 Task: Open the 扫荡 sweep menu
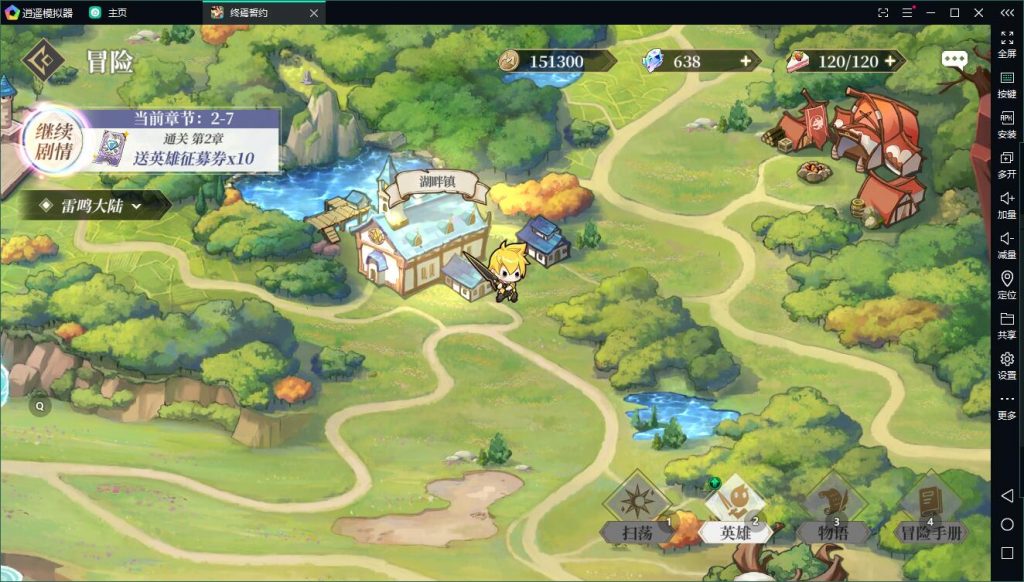[637, 512]
